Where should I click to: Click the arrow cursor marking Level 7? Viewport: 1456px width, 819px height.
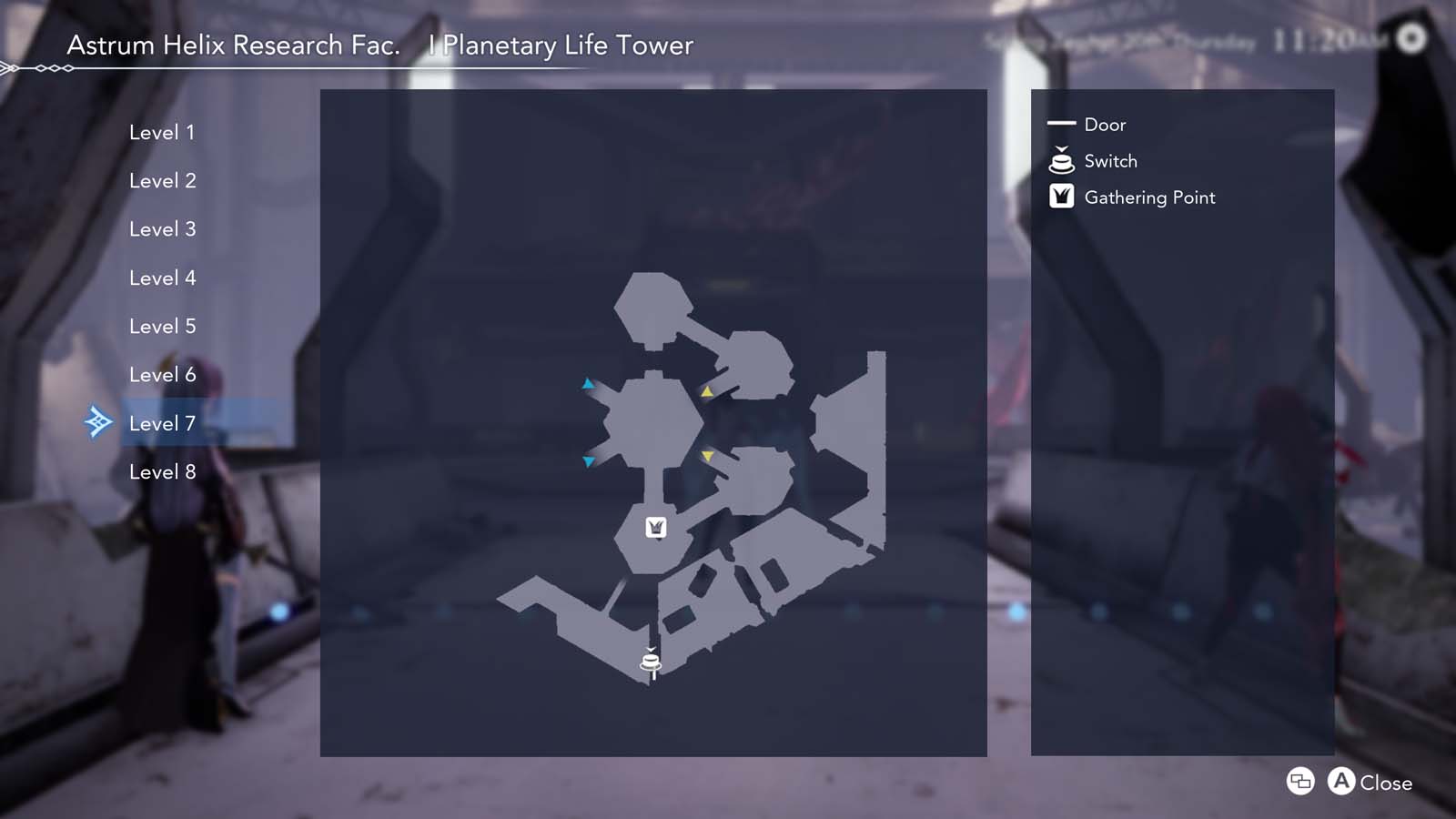coord(98,421)
